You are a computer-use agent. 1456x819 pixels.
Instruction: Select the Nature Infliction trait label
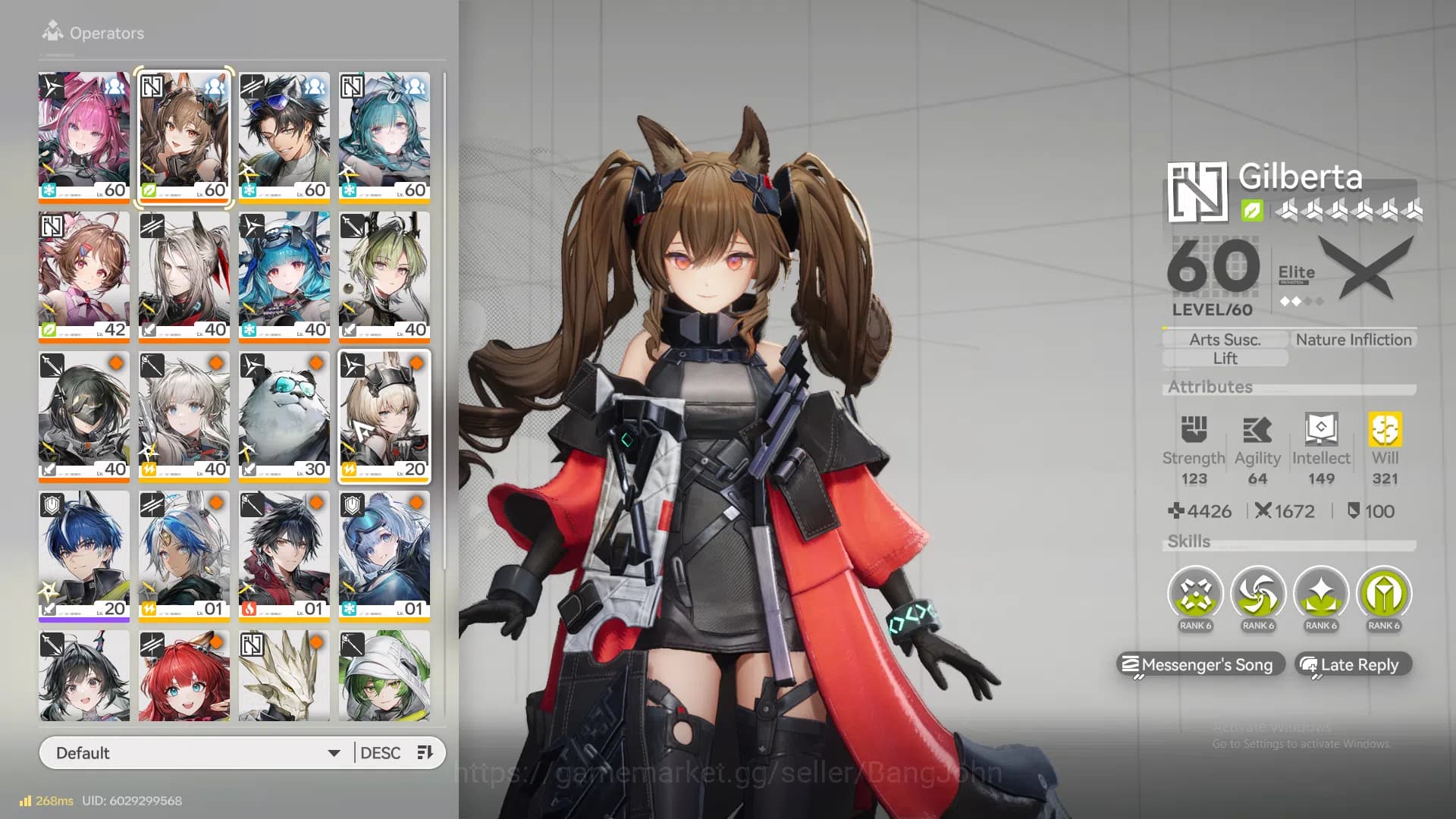(x=1353, y=339)
